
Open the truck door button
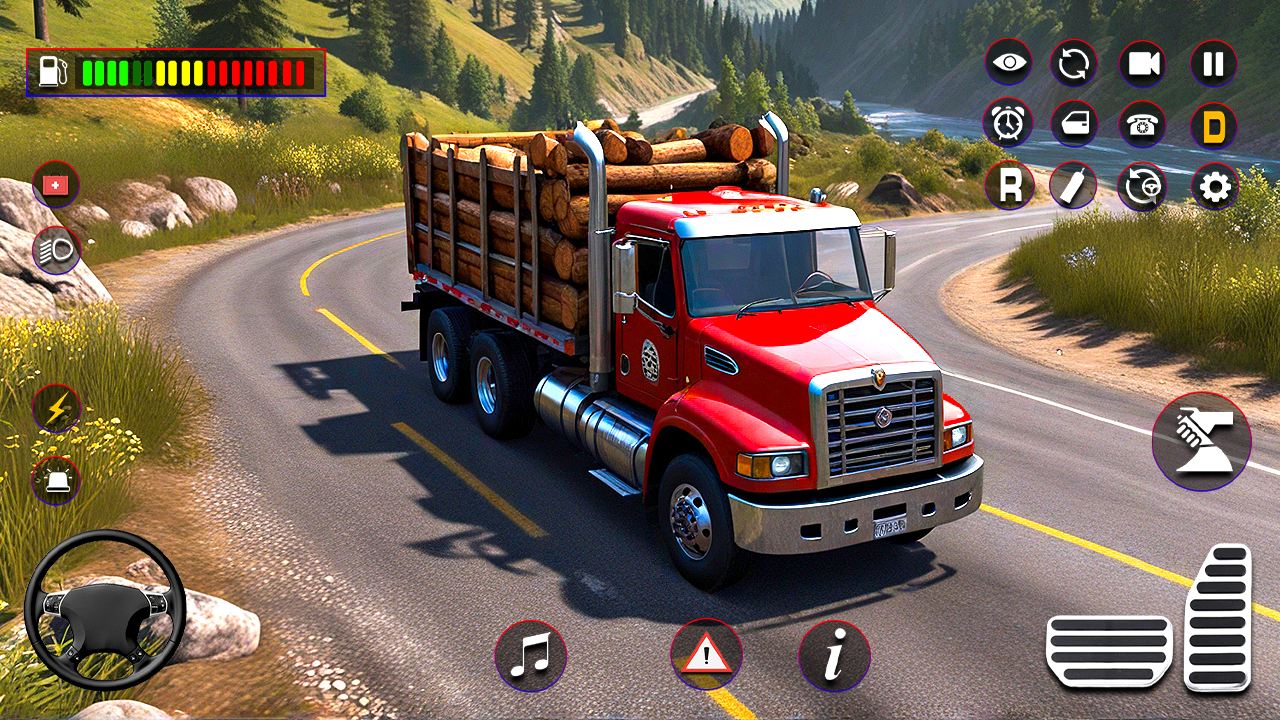tap(1074, 124)
